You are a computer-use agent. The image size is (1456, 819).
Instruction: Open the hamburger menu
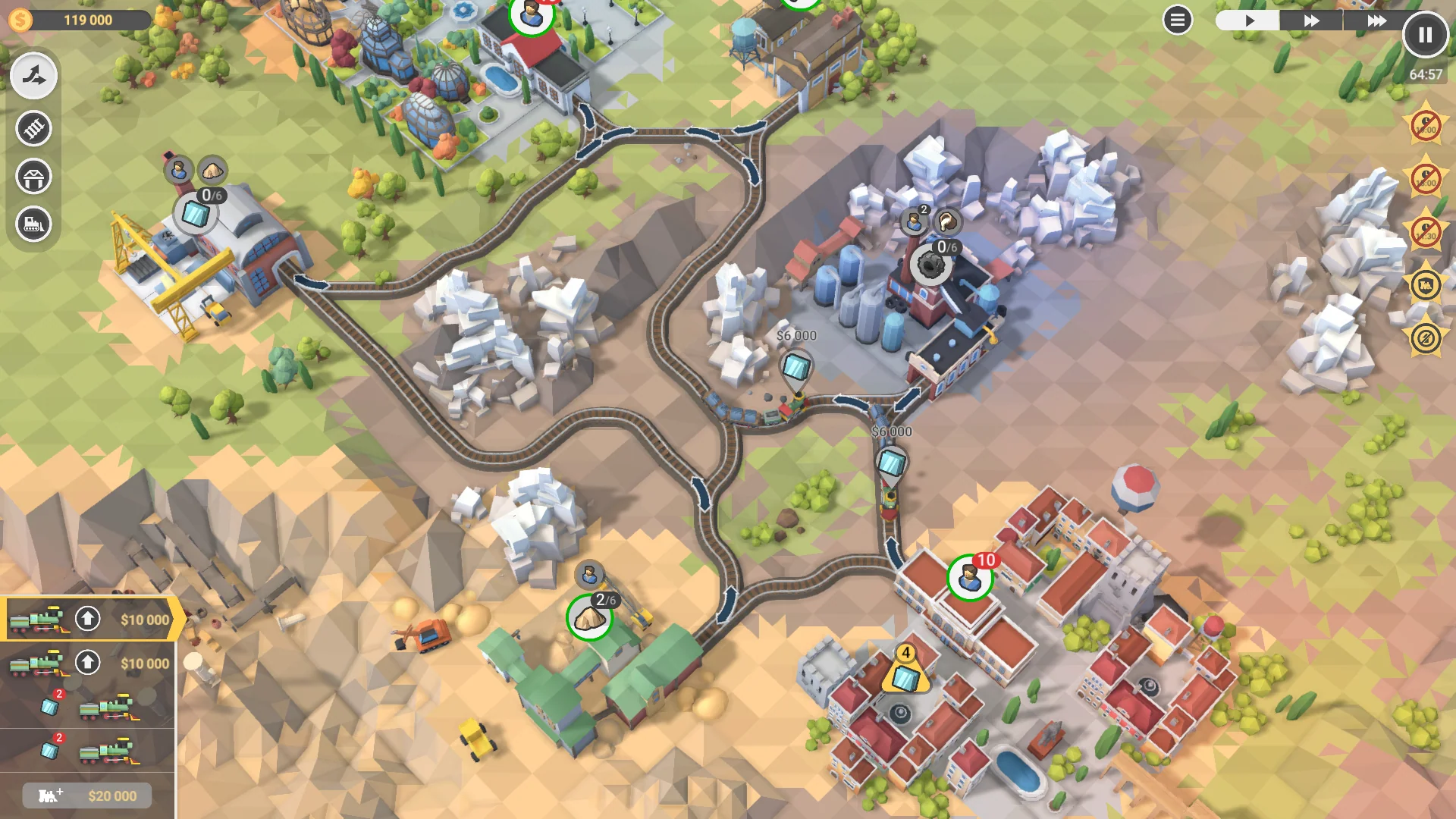pos(1177,20)
